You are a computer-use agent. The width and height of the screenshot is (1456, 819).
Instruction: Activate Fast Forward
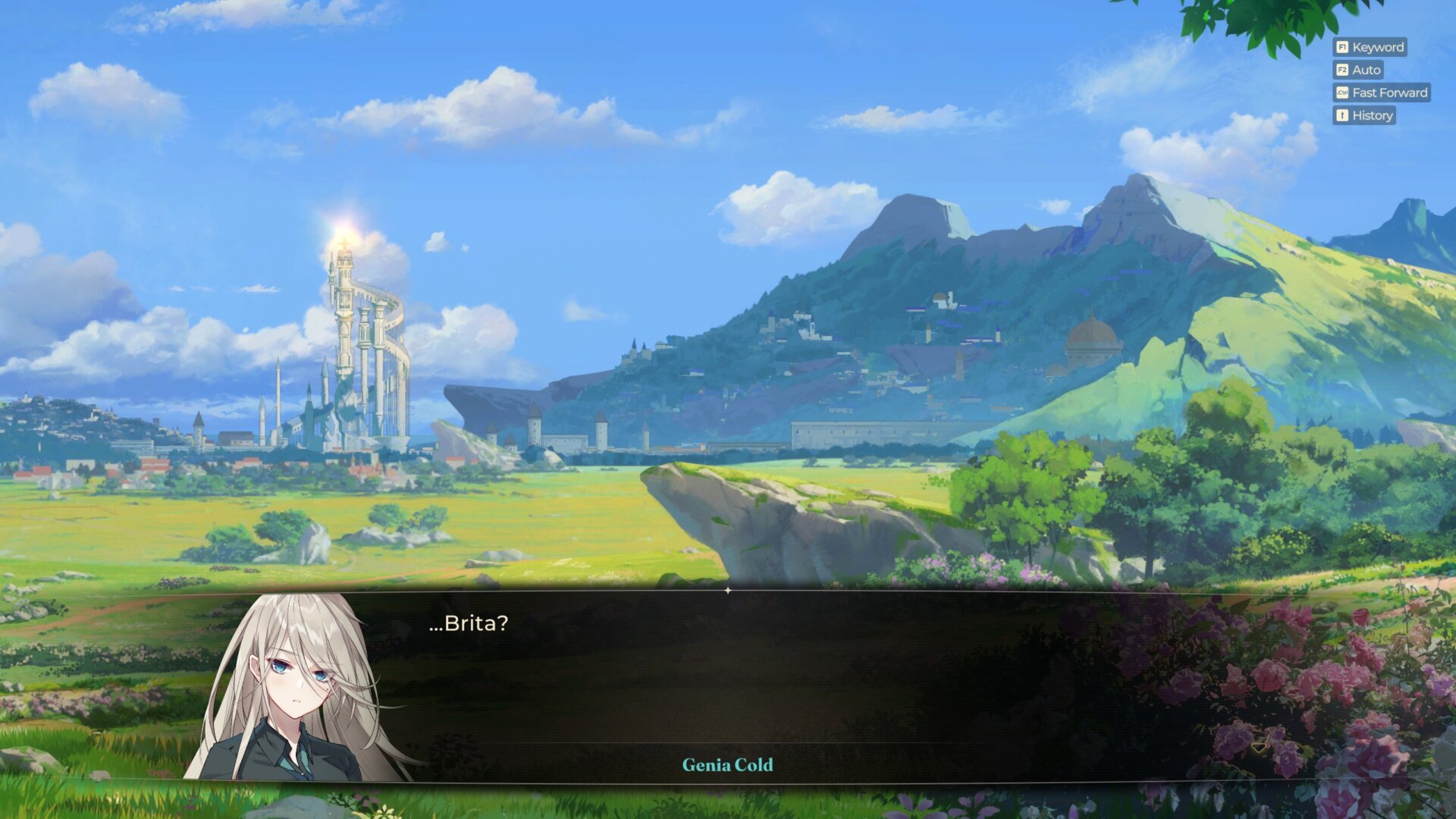1382,93
